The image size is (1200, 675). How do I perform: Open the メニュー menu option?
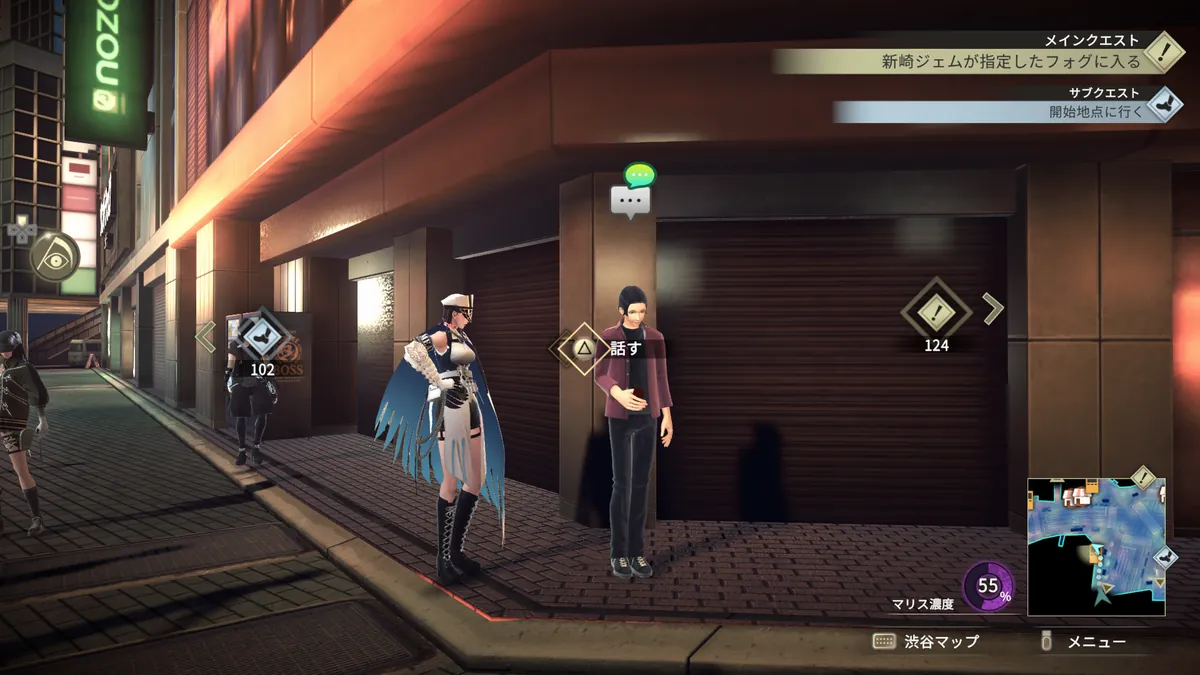[1084, 642]
